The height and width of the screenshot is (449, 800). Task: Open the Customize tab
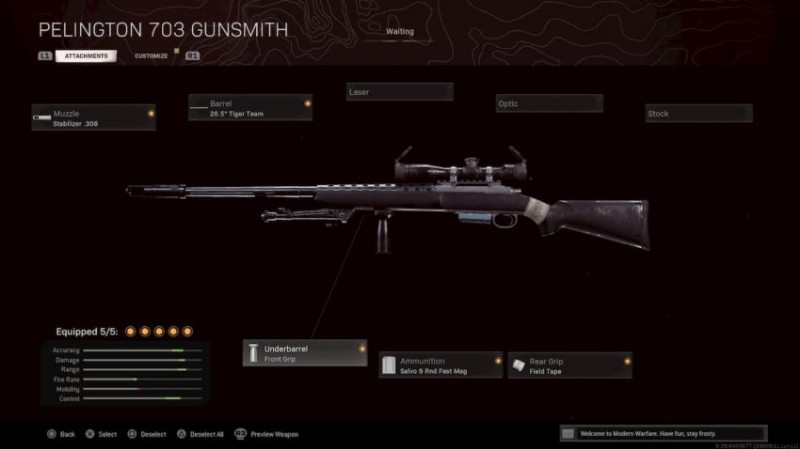pyautogui.click(x=151, y=56)
